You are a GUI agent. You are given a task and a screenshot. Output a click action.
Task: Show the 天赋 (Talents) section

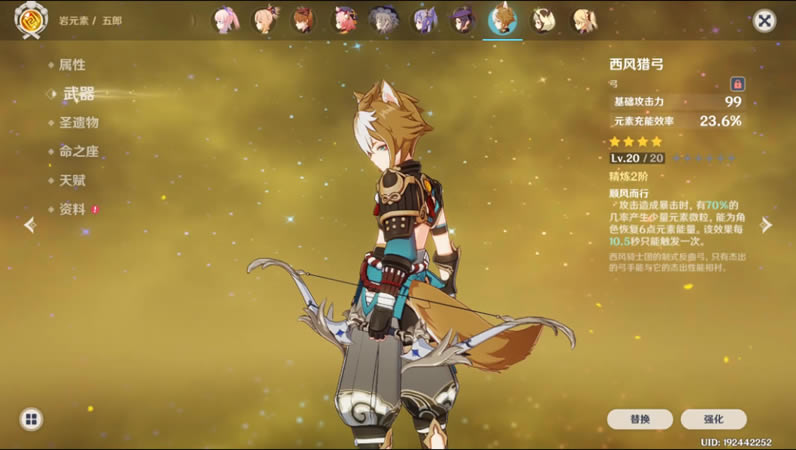pyautogui.click(x=72, y=181)
